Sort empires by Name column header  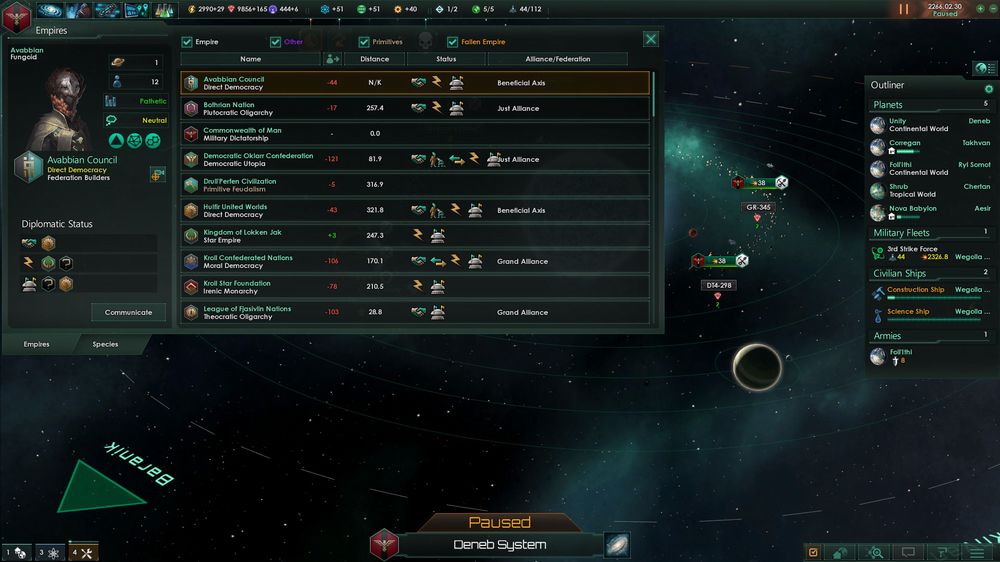[250, 59]
